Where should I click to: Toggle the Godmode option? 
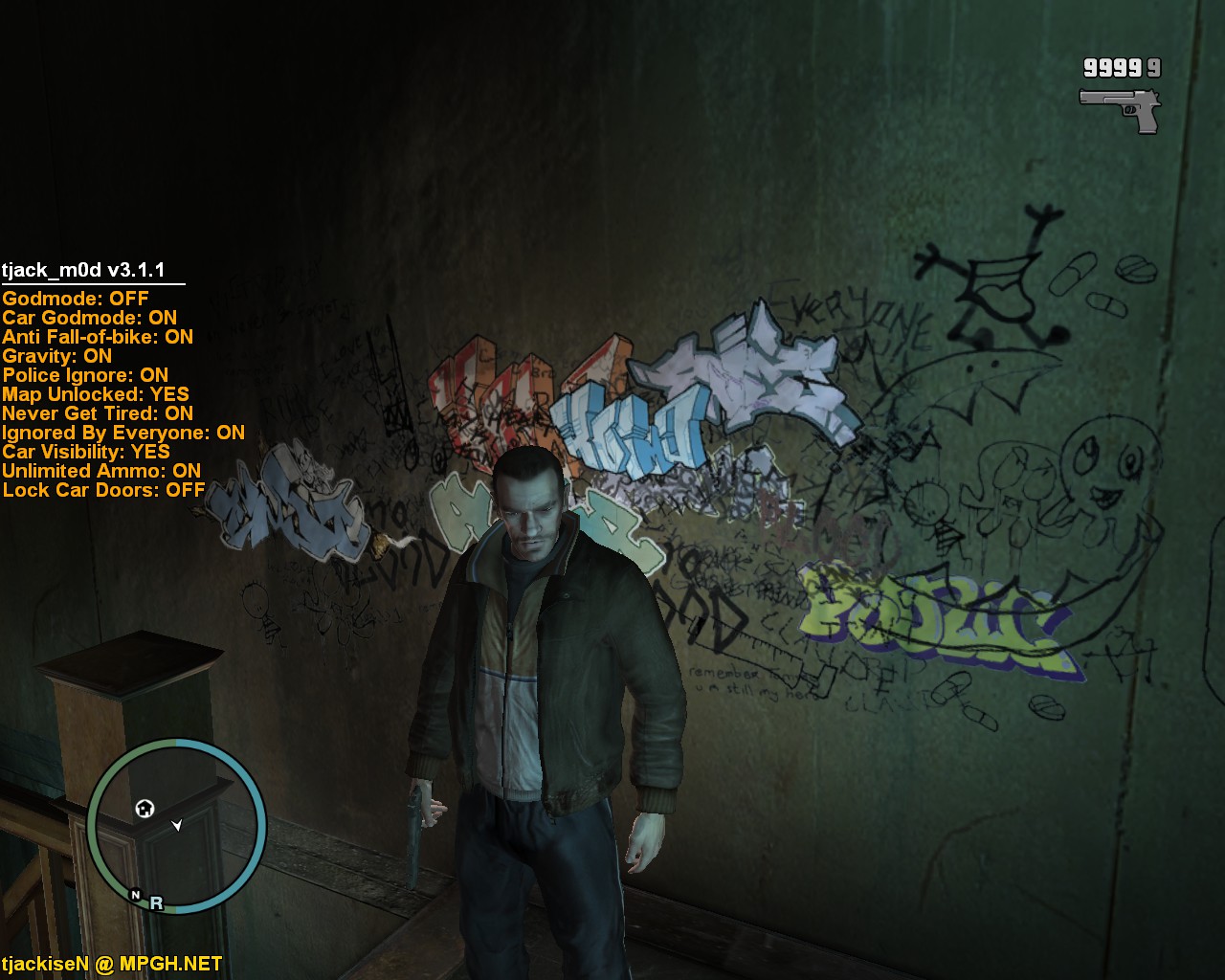[x=76, y=299]
